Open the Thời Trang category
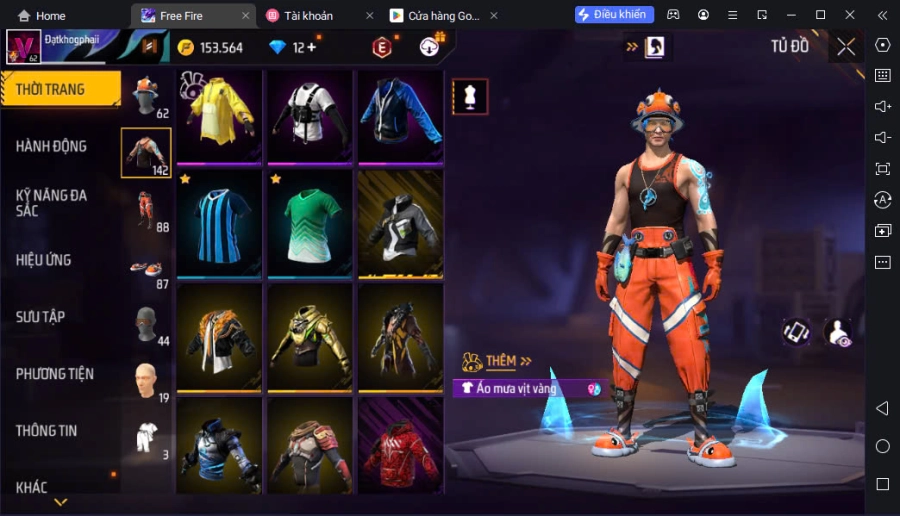This screenshot has width=900, height=516. coord(52,89)
